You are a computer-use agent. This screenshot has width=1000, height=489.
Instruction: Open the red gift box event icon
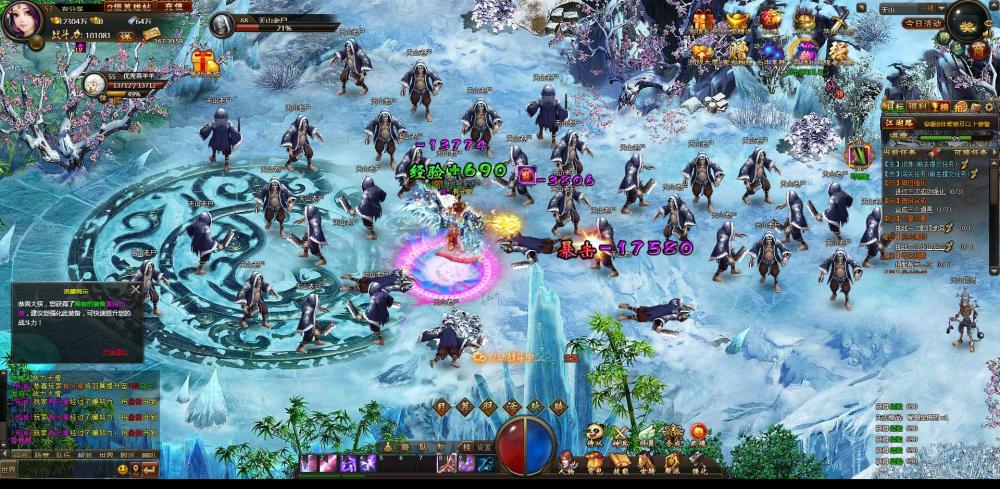pos(704,19)
